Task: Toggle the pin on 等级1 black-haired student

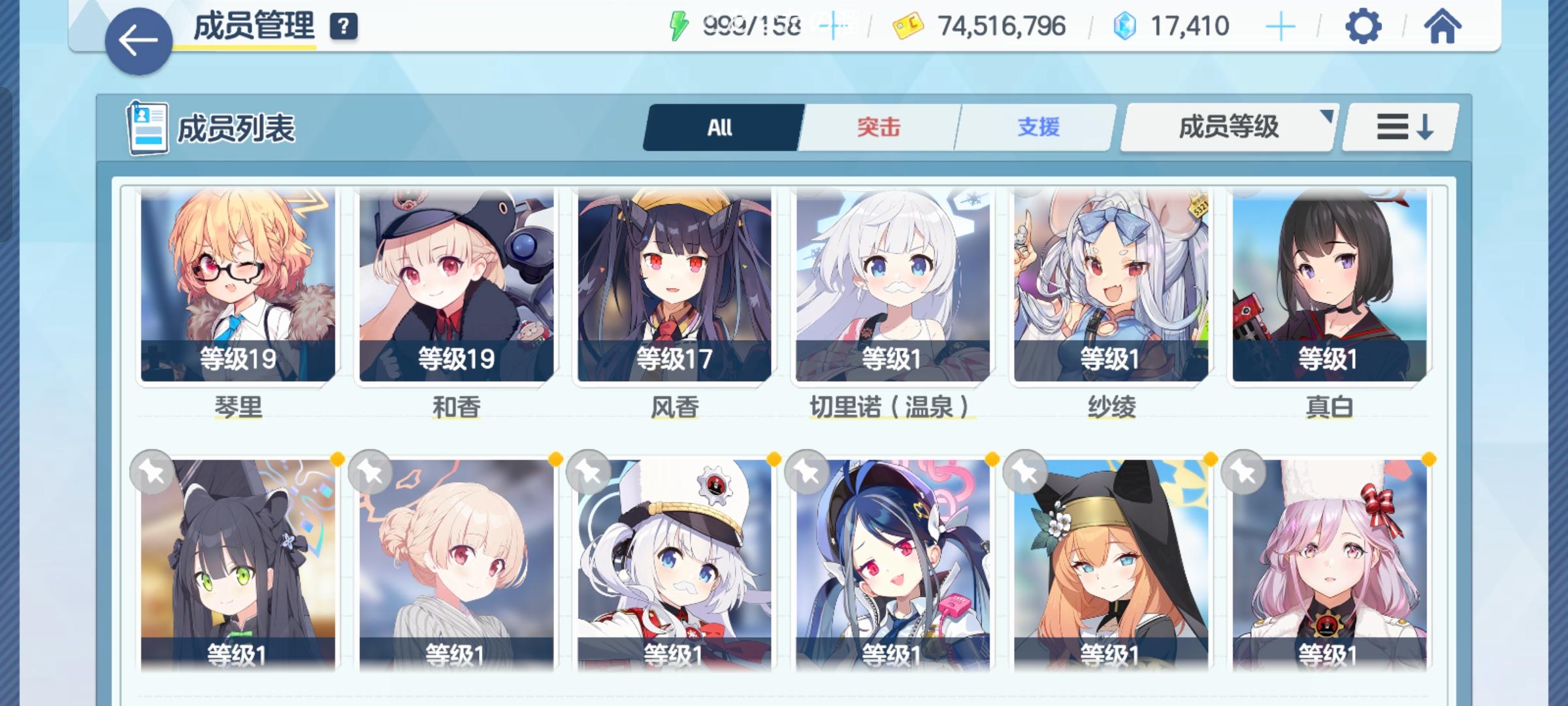Action: [151, 471]
